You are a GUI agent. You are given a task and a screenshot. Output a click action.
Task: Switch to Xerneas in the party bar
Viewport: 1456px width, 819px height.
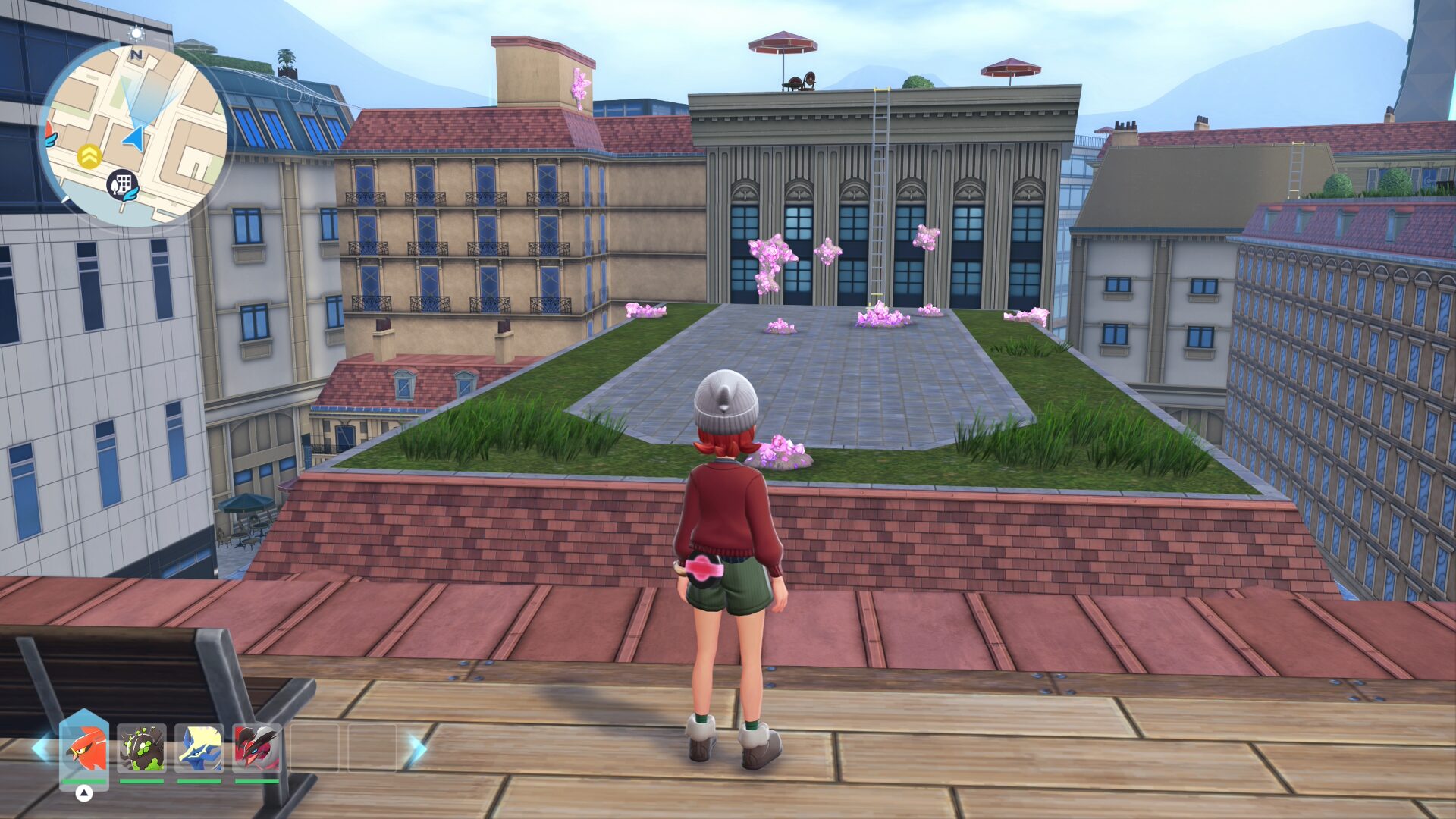click(x=199, y=748)
